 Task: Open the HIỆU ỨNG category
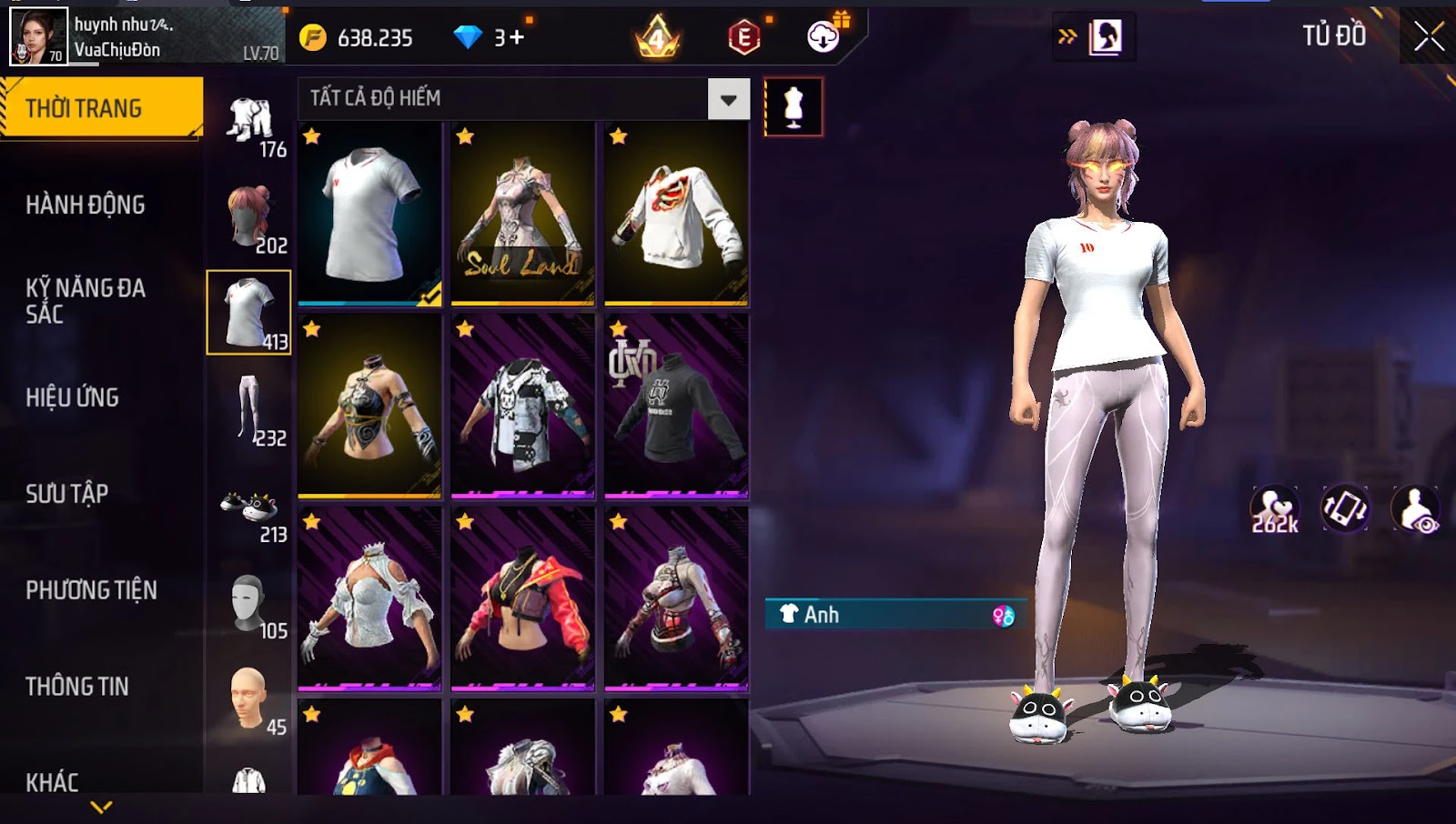tap(73, 397)
